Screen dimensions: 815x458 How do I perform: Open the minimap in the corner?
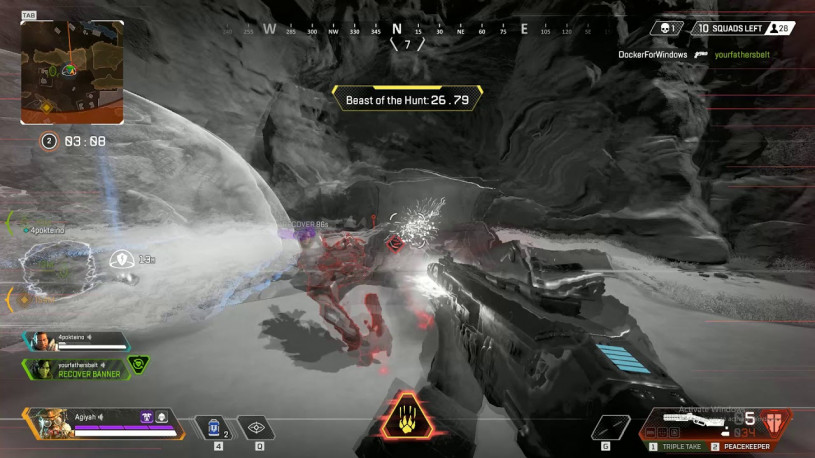[72, 70]
